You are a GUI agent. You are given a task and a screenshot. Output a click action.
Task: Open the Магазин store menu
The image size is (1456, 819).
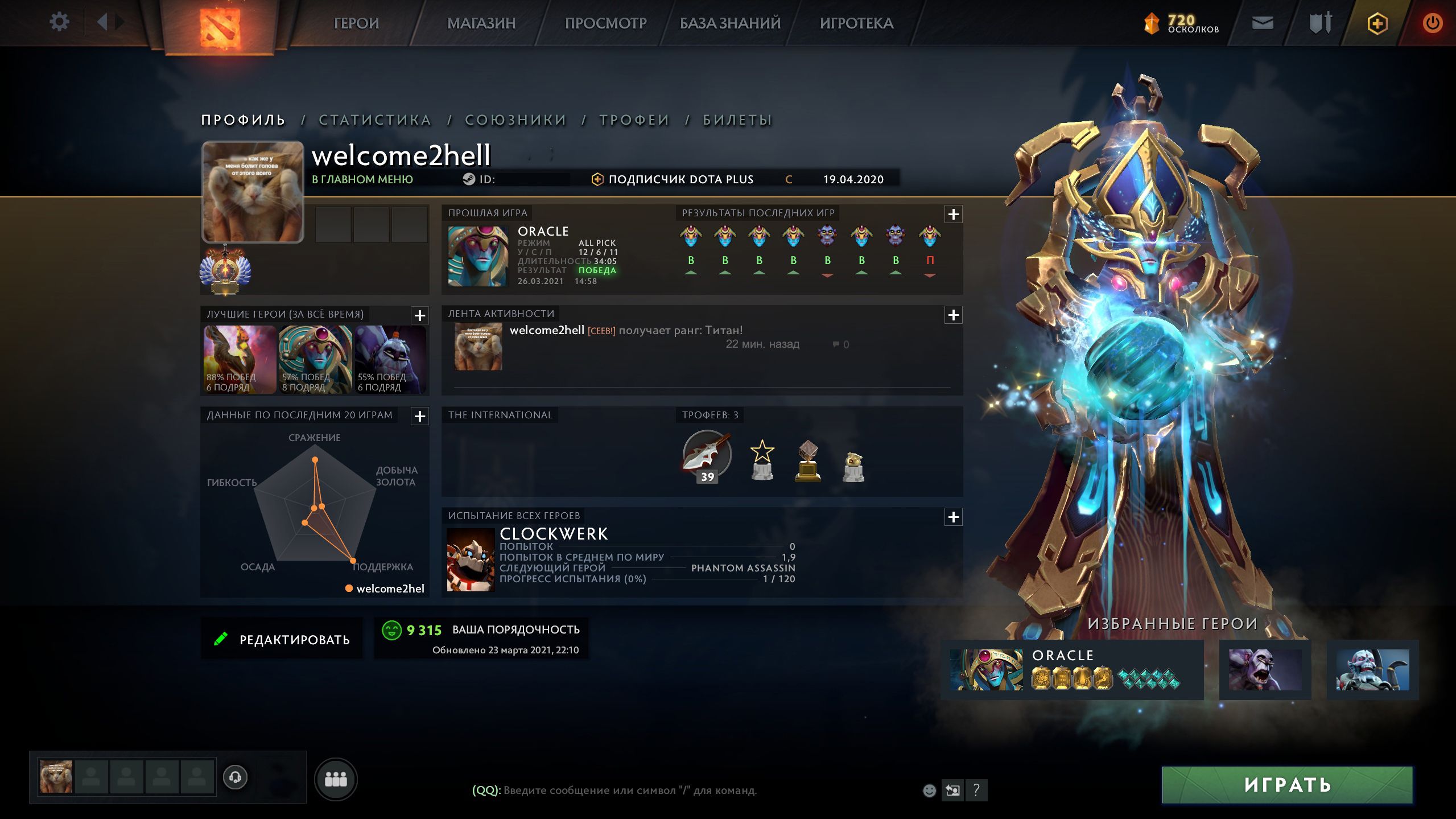481,23
